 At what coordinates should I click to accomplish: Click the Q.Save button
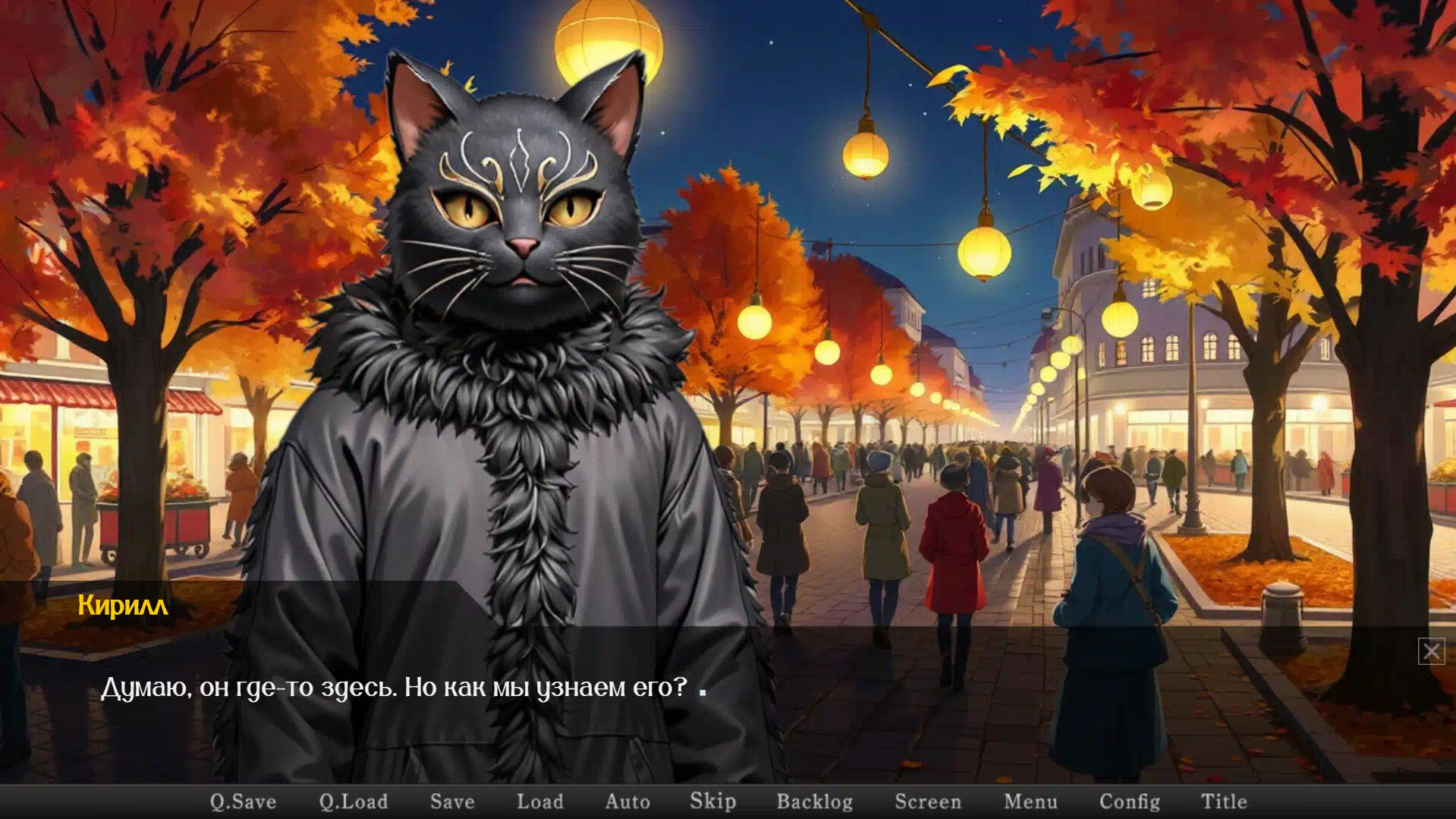tap(243, 802)
